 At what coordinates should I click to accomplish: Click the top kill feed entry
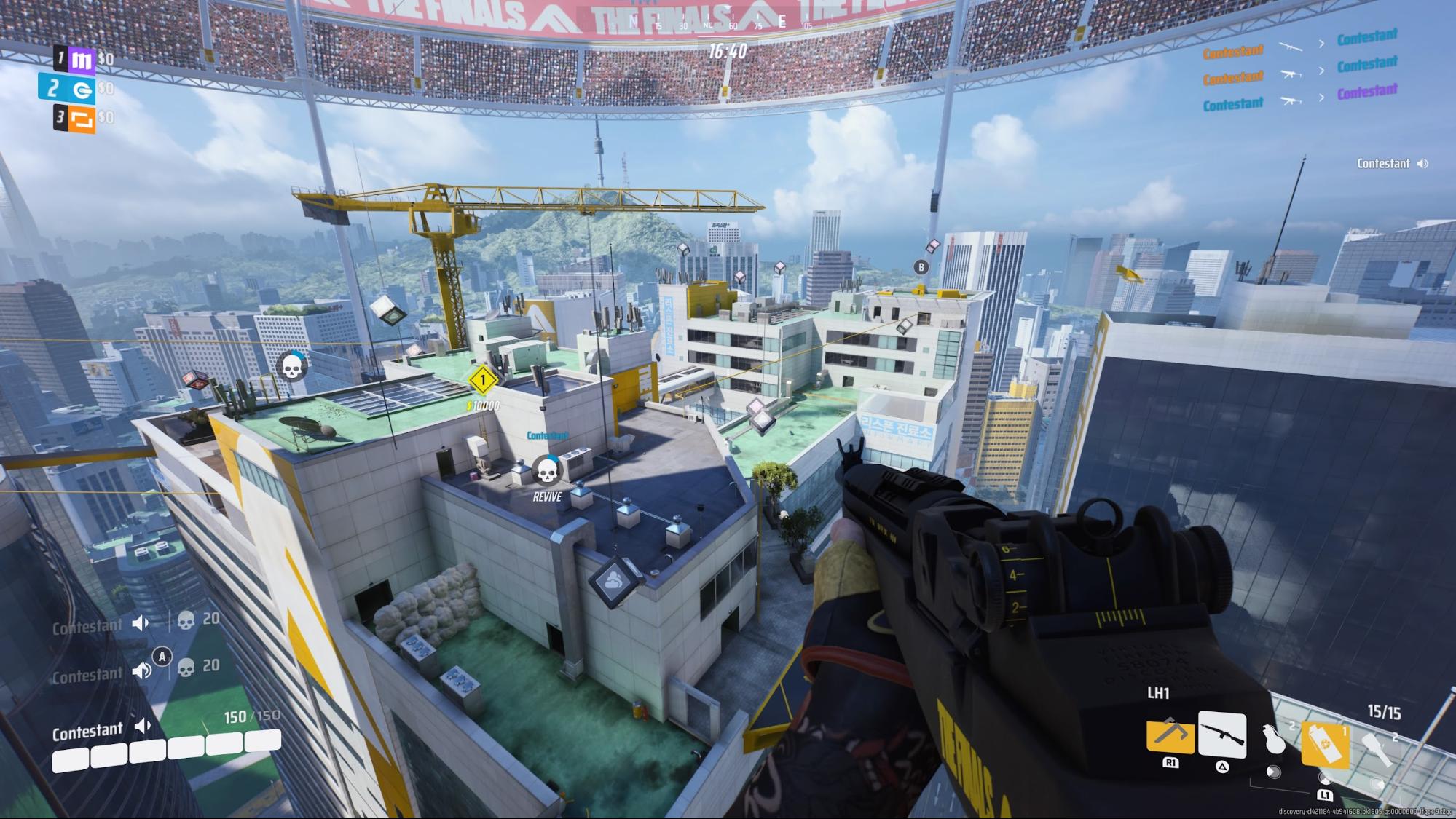pos(1299,44)
